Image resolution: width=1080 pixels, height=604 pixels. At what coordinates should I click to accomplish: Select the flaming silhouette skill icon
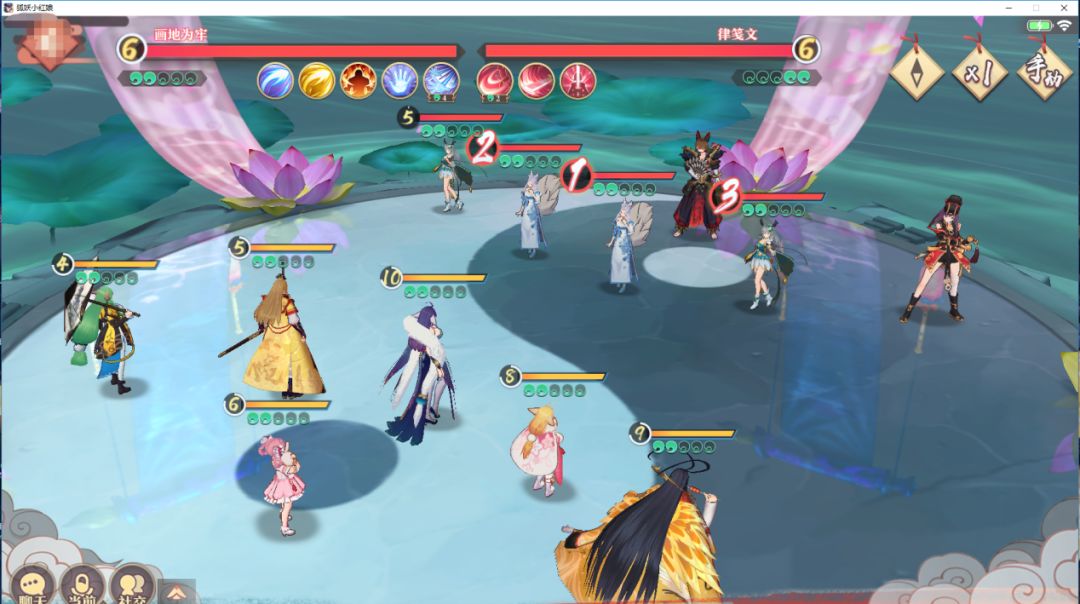click(358, 80)
